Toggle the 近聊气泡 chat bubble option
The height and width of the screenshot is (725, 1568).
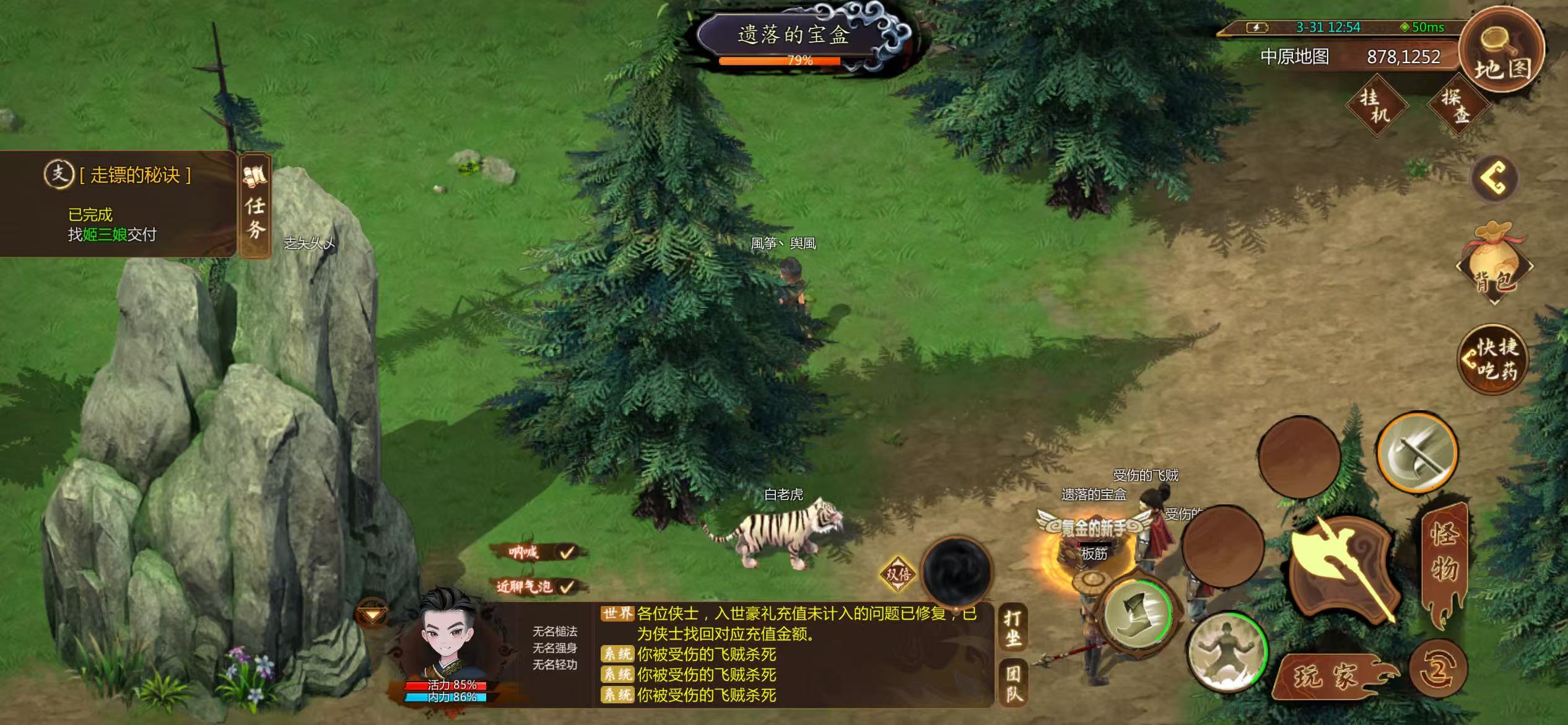point(538,586)
